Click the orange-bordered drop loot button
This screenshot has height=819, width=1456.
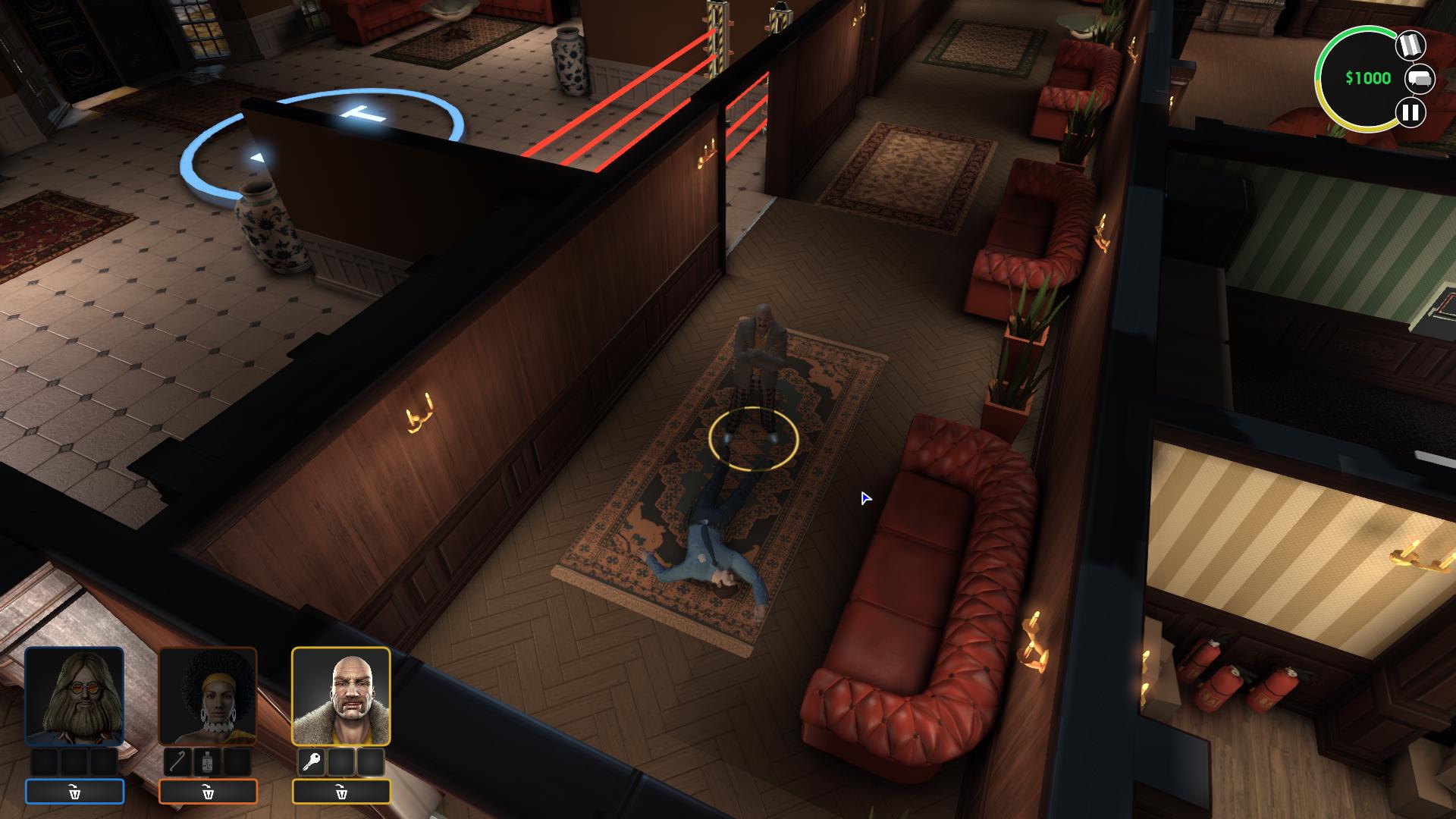pyautogui.click(x=208, y=792)
